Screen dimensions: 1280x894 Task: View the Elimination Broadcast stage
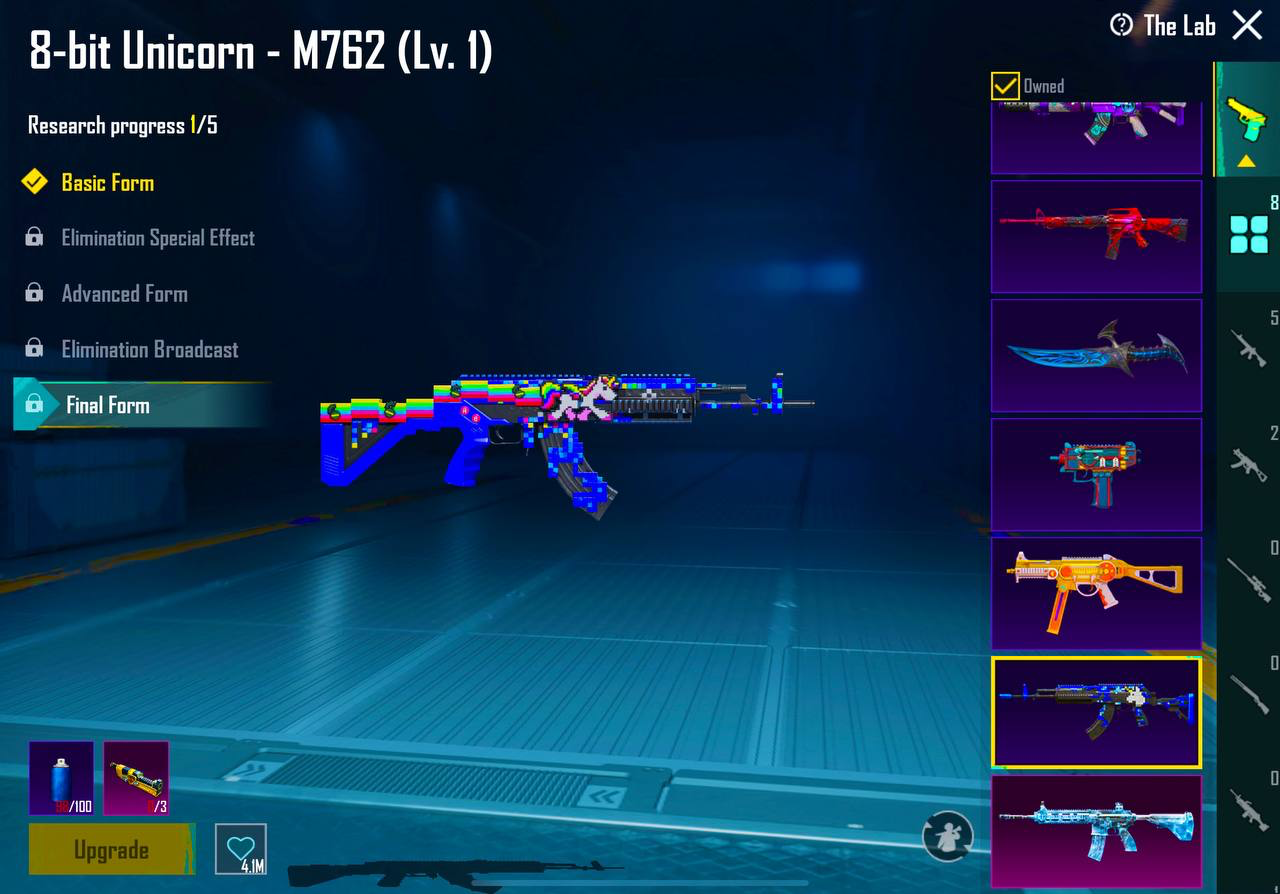pyautogui.click(x=149, y=350)
